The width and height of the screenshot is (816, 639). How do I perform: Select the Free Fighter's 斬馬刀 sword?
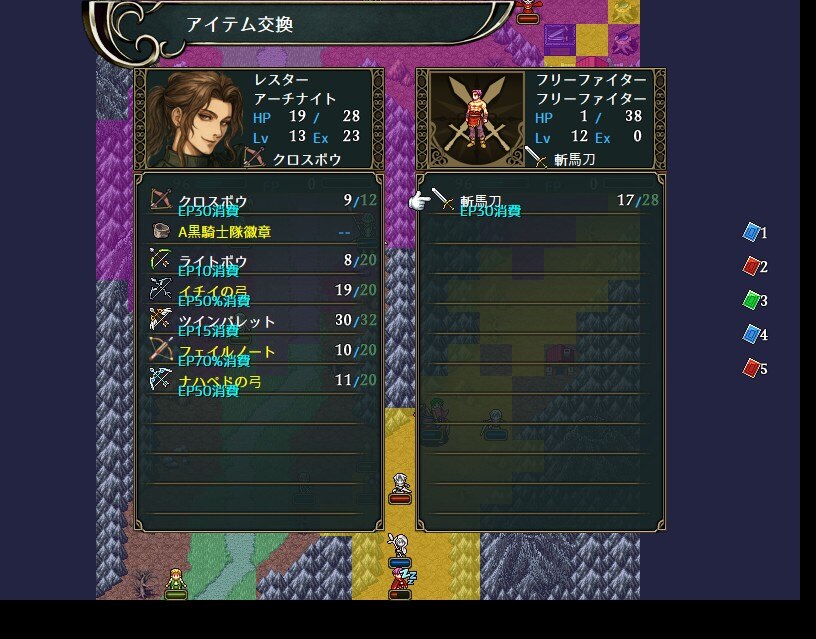(x=540, y=201)
